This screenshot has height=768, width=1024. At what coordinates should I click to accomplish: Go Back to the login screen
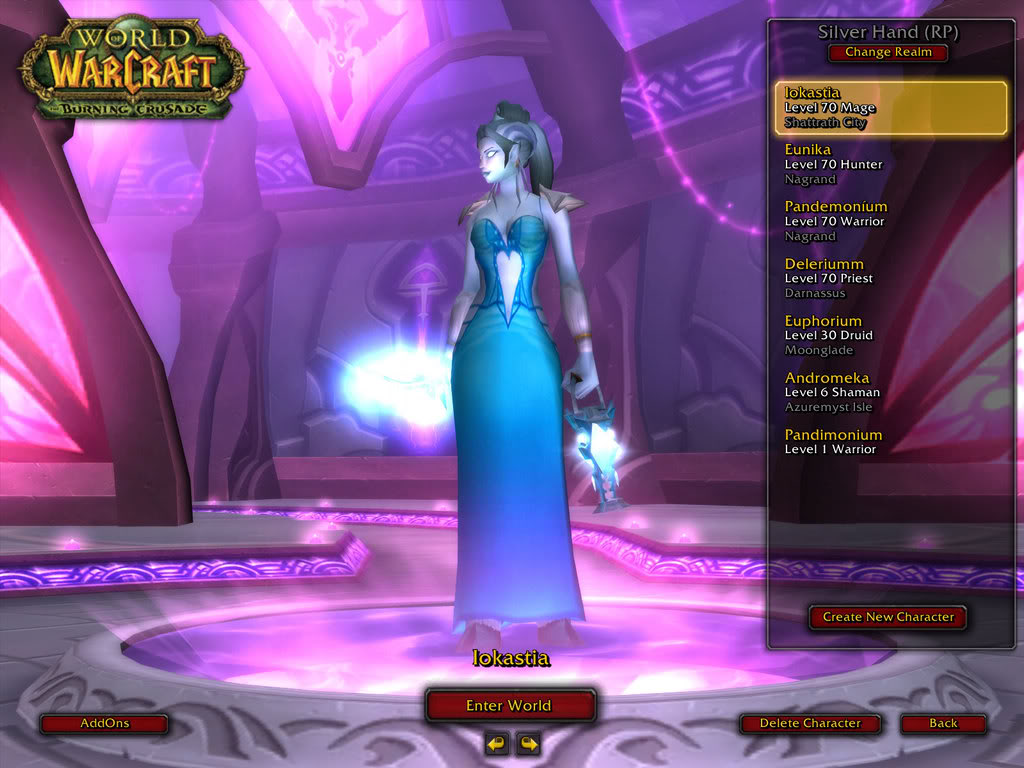(x=943, y=723)
